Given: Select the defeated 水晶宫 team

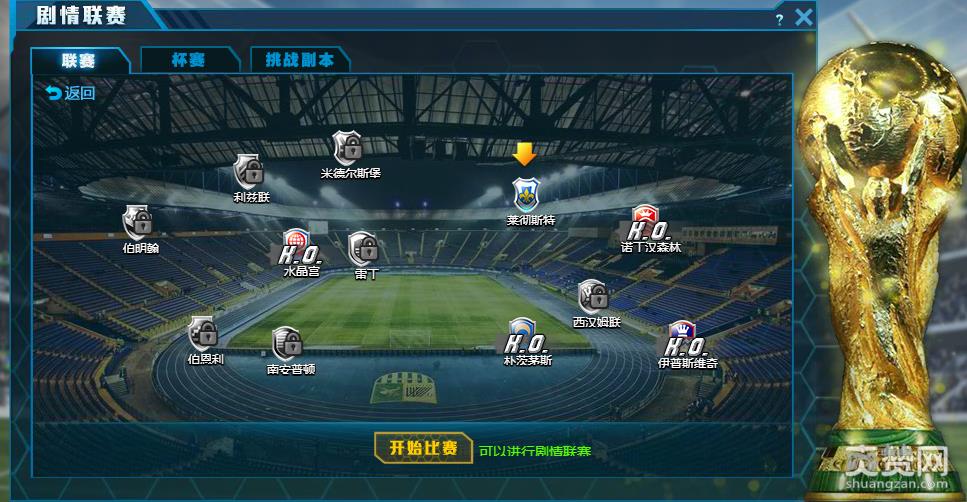Looking at the screenshot, I should click(x=297, y=246).
